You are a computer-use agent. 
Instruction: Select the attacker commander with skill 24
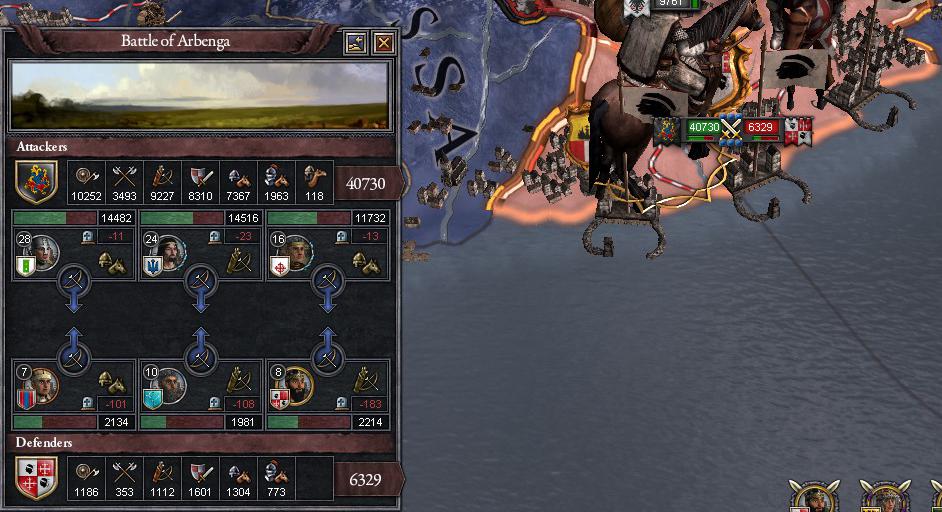pyautogui.click(x=171, y=252)
